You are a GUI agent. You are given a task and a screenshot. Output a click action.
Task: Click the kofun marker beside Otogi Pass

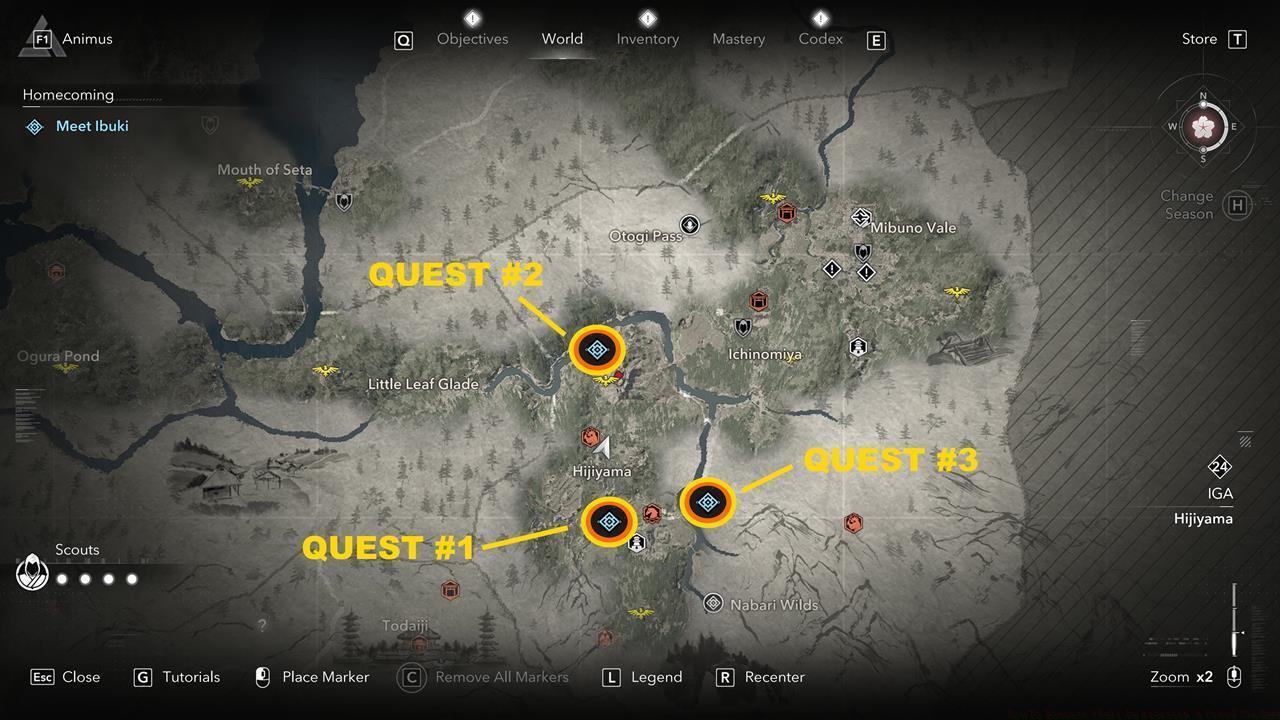click(x=689, y=225)
